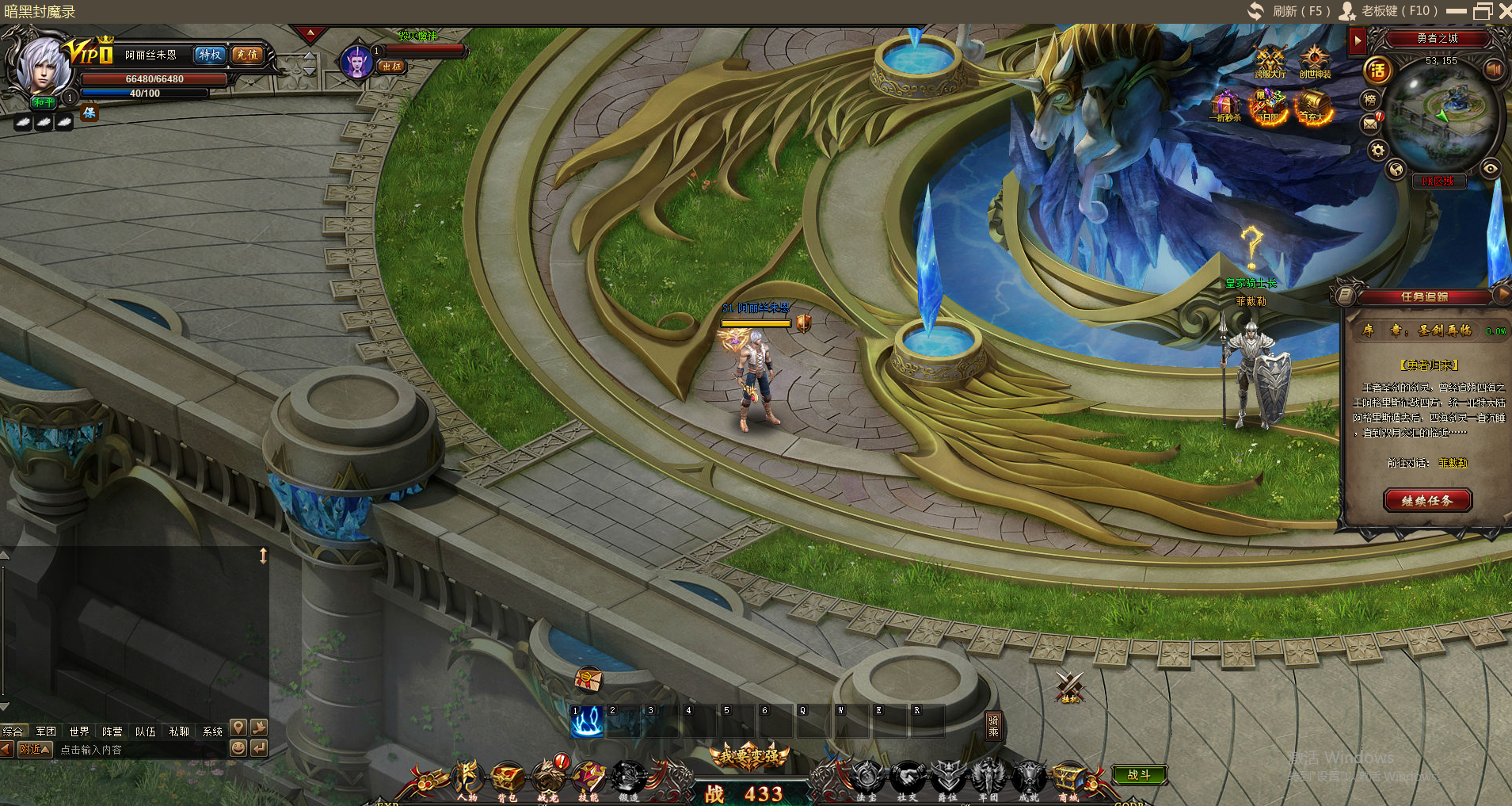
Task: Open the chat emoji smiley button
Action: pos(238,747)
